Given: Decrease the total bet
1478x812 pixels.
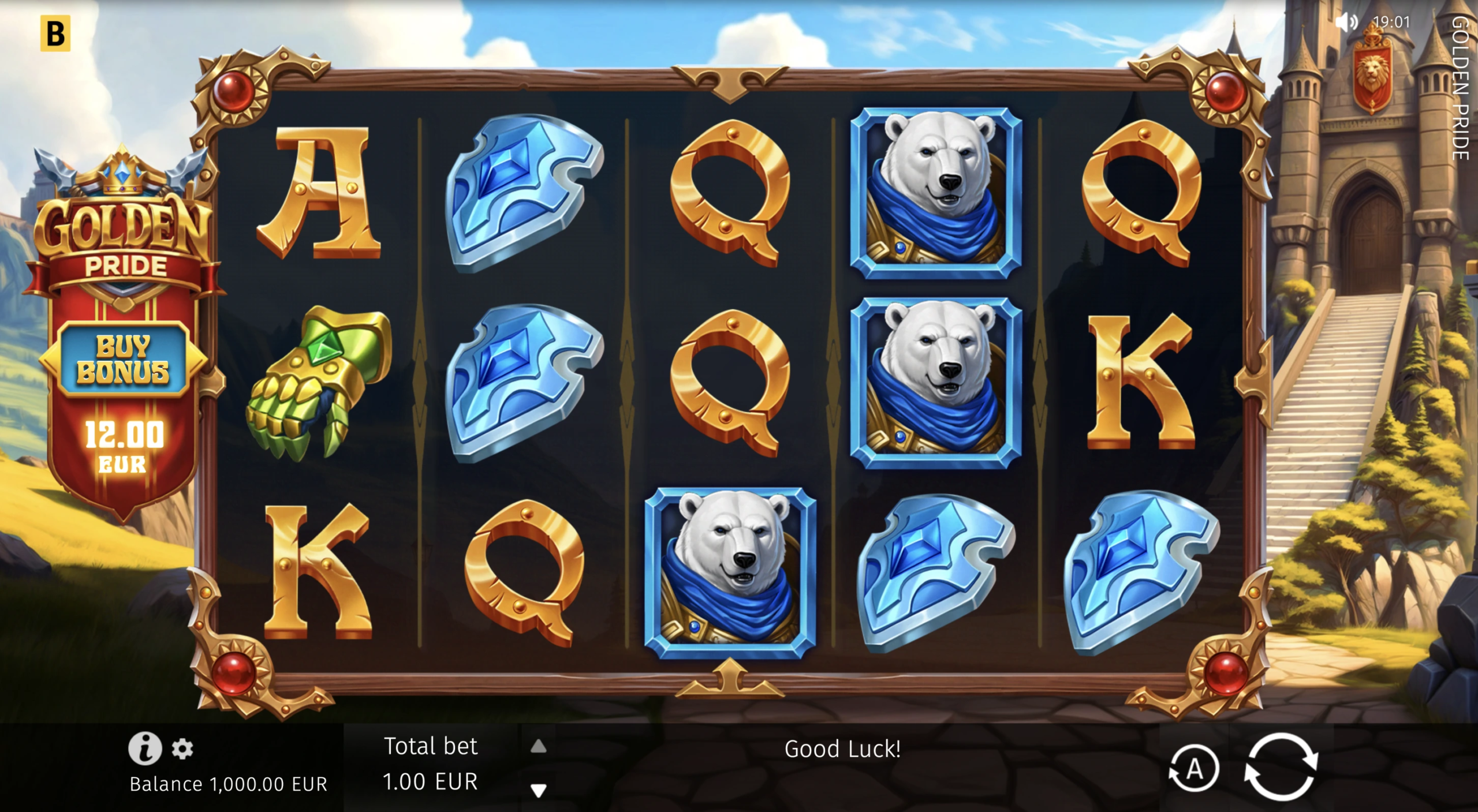Looking at the screenshot, I should click(538, 789).
